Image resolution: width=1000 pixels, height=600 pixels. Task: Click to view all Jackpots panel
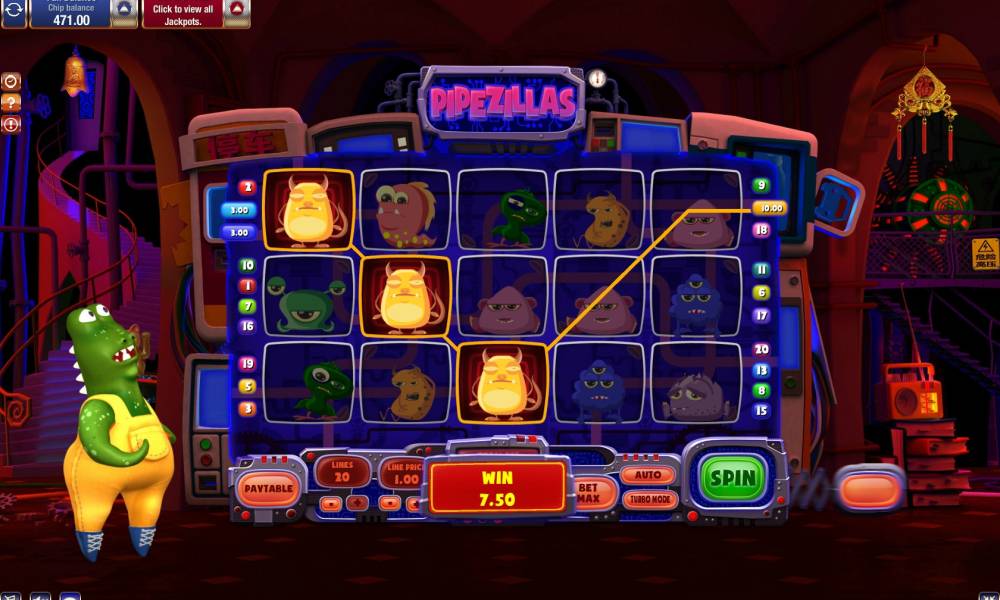tap(182, 13)
